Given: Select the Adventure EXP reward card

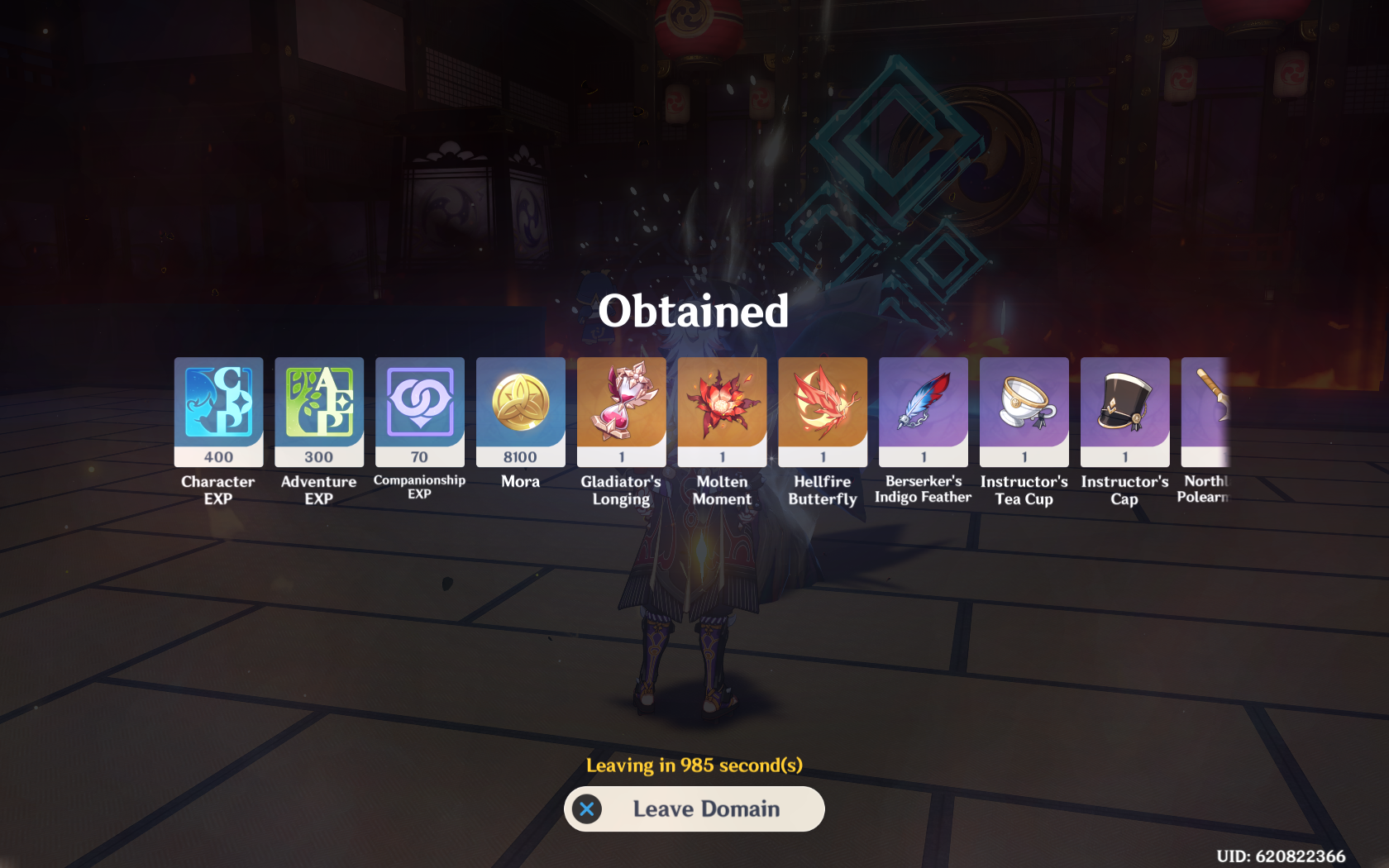Looking at the screenshot, I should [x=318, y=410].
